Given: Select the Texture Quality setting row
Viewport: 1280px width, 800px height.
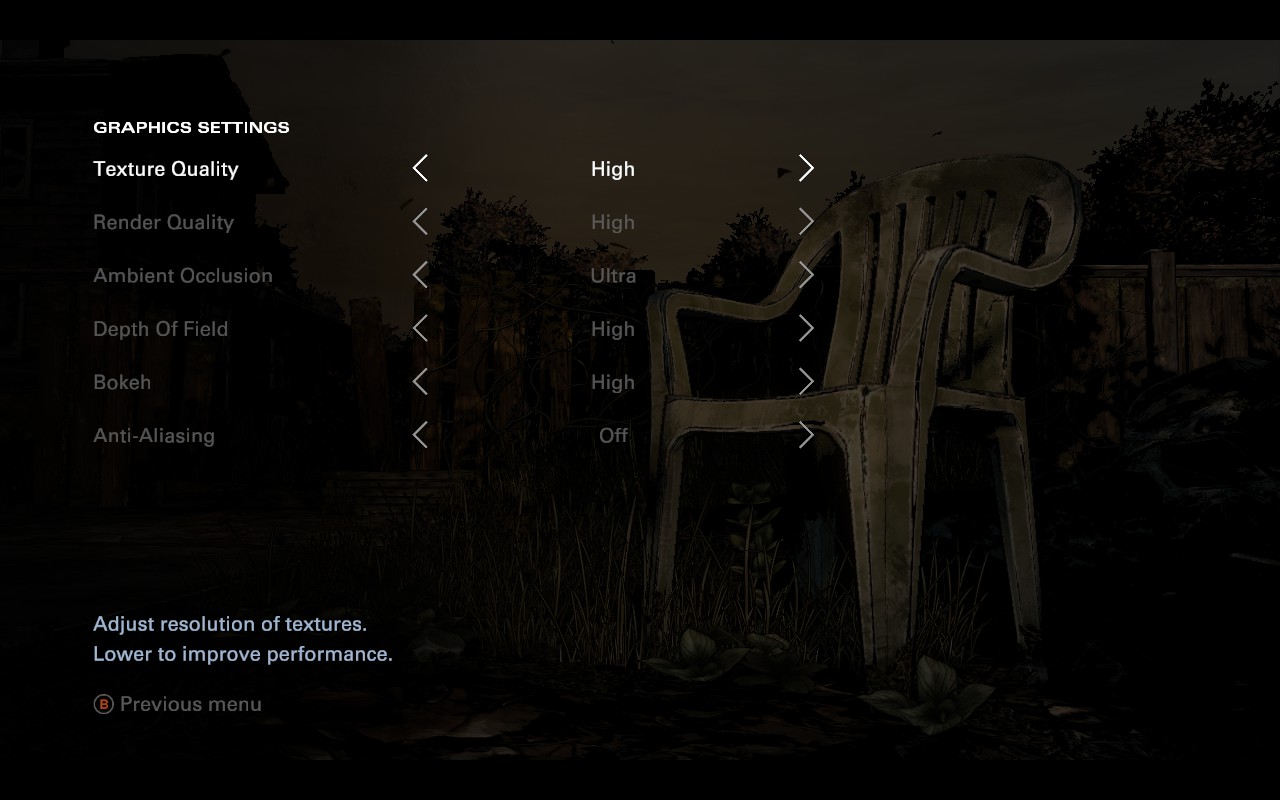Looking at the screenshot, I should [x=166, y=169].
